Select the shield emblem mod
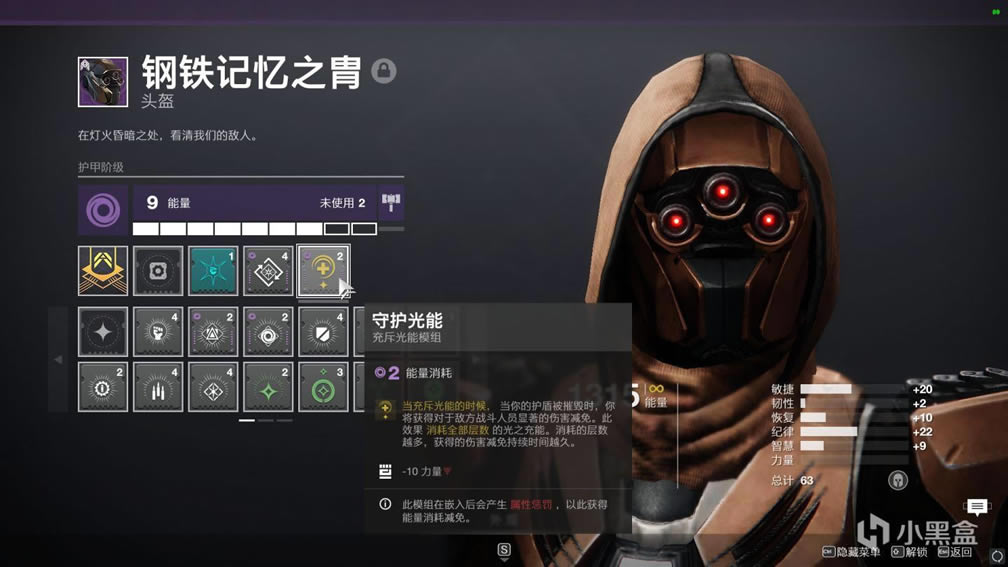Image resolution: width=1008 pixels, height=567 pixels. [x=323, y=332]
